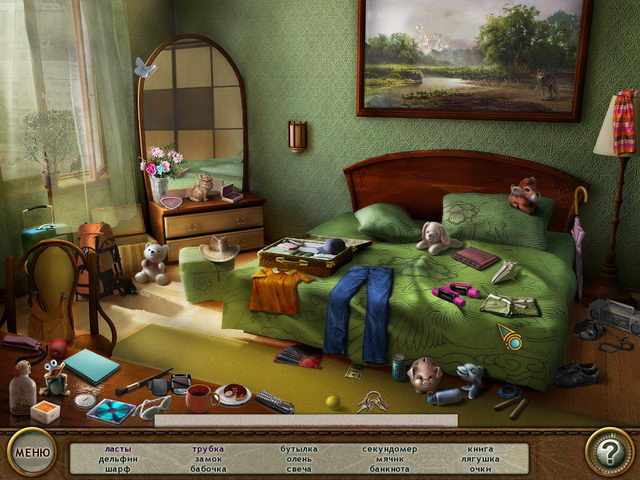Image resolution: width=640 pixels, height=480 pixels.
Task: Use the question mark hint button
Action: 608,453
